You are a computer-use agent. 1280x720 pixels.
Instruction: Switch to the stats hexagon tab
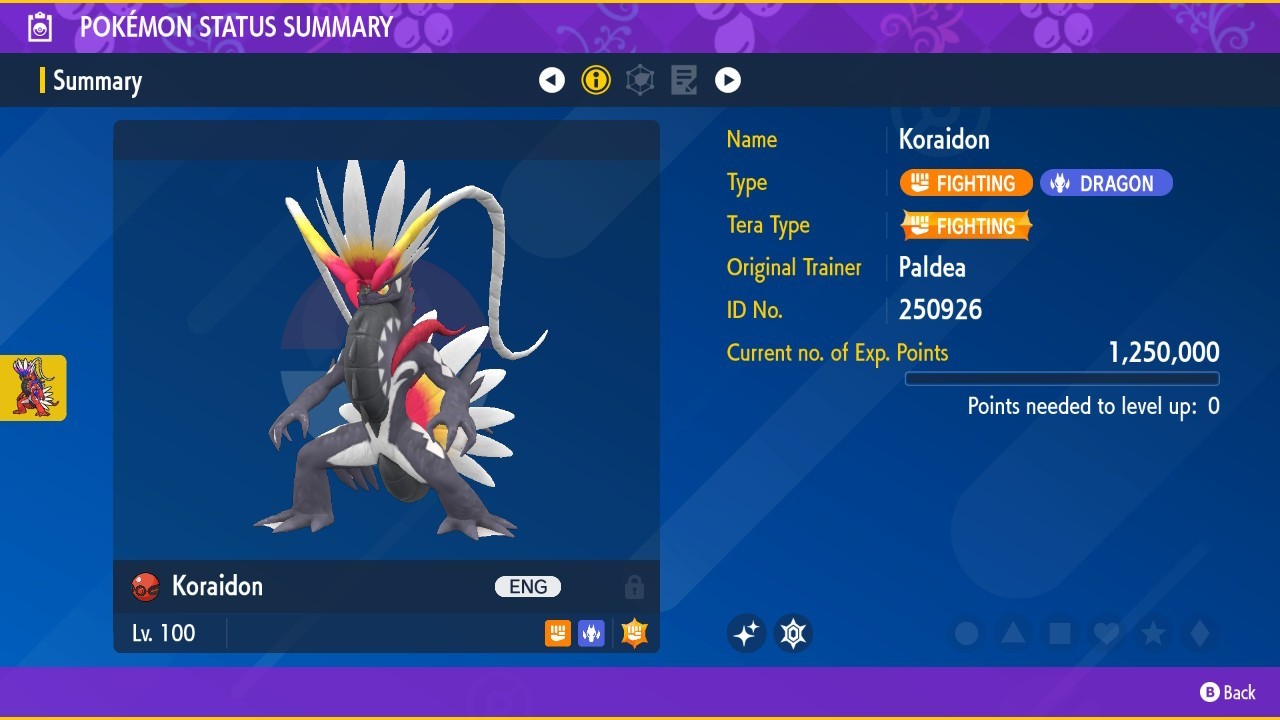click(x=640, y=80)
